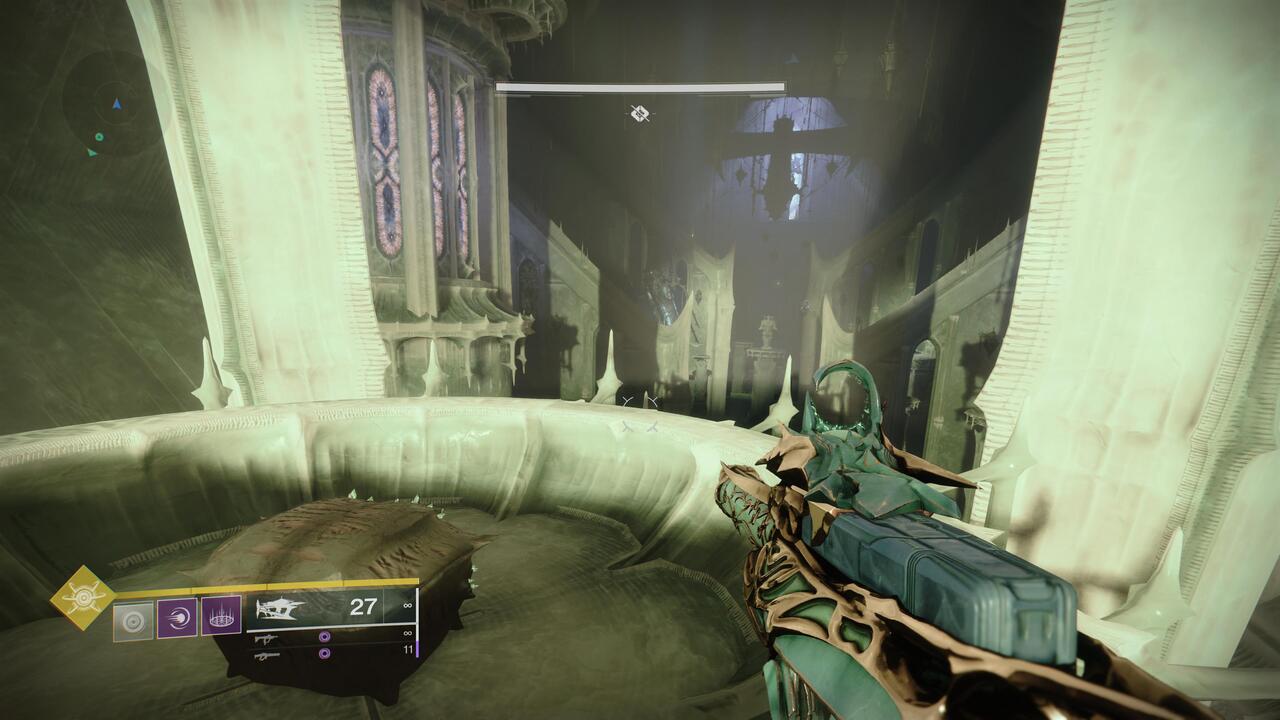Click the blue compass direction marker
This screenshot has height=720, width=1280.
[117, 104]
